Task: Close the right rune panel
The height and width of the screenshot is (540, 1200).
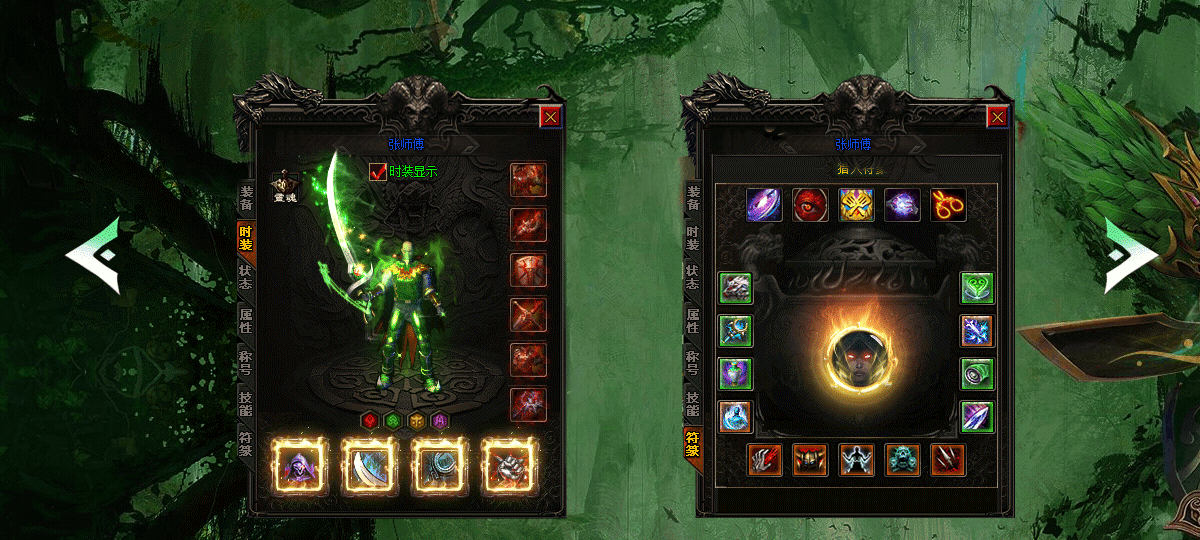Action: pos(997,117)
